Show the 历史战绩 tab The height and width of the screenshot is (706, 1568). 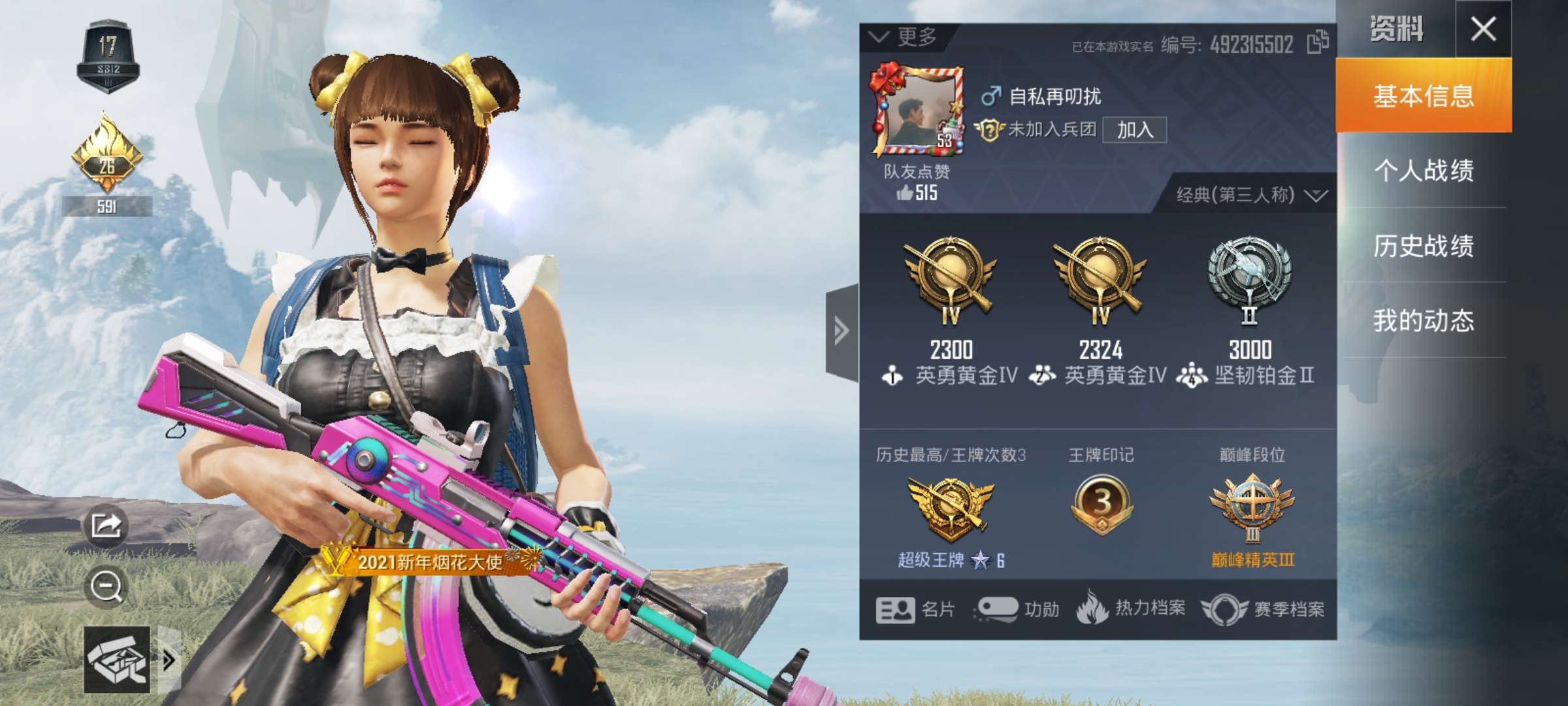(x=1424, y=246)
